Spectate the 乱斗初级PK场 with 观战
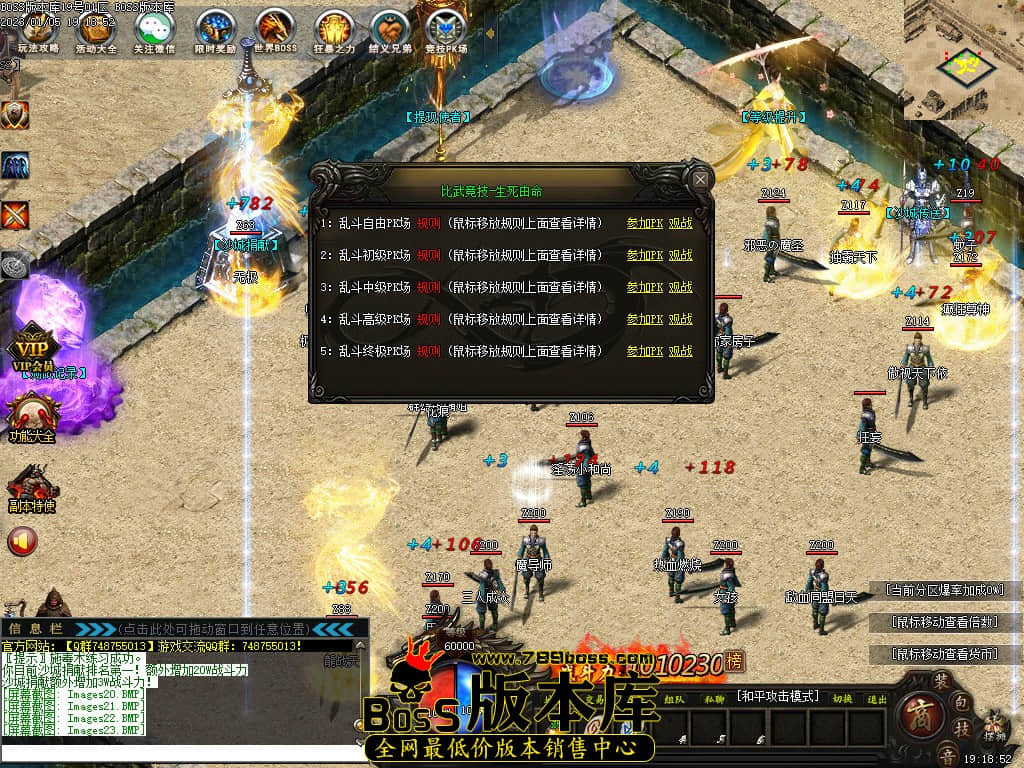Viewport: 1024px width, 768px height. tap(681, 256)
